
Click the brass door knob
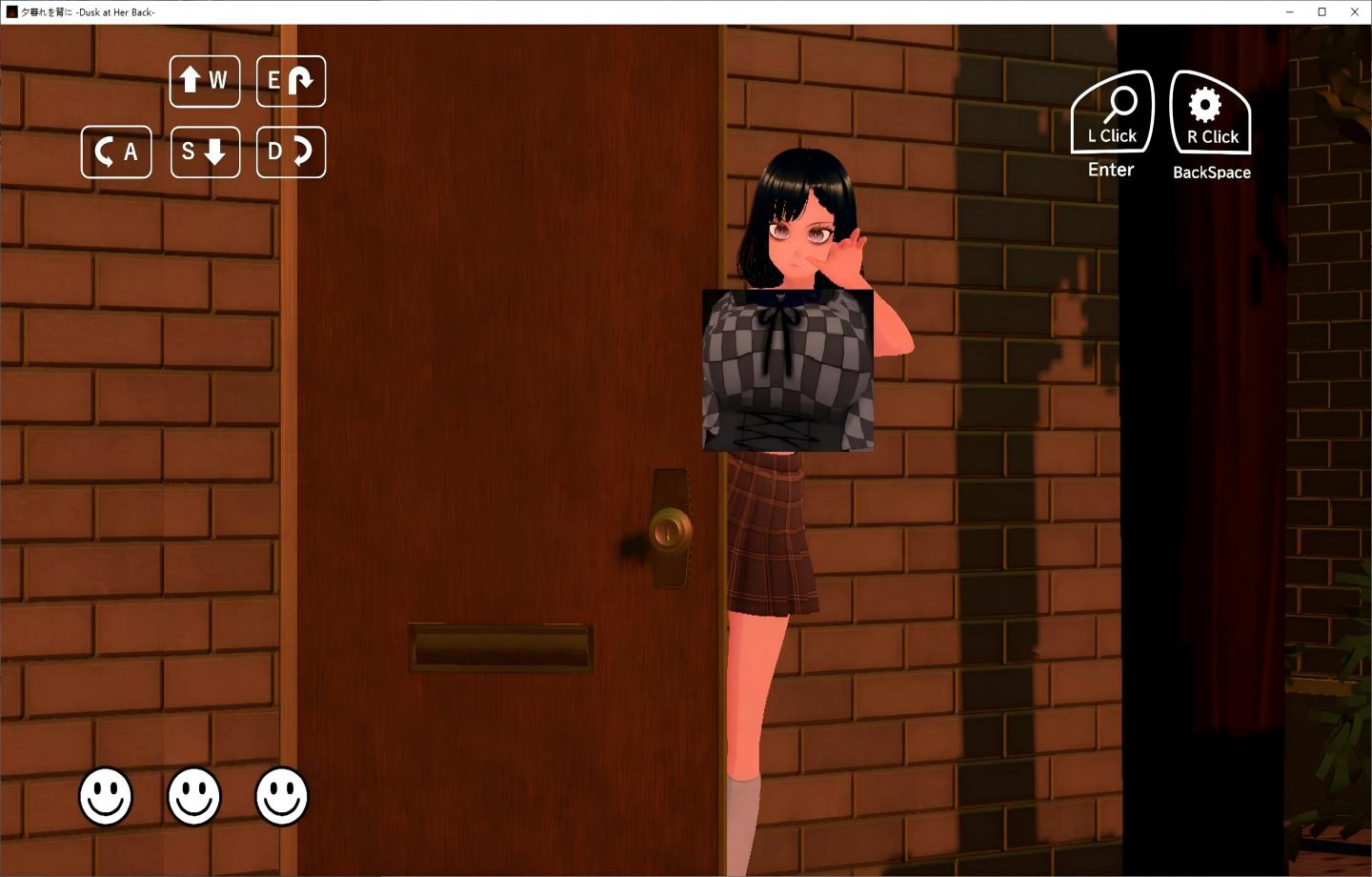(x=671, y=530)
